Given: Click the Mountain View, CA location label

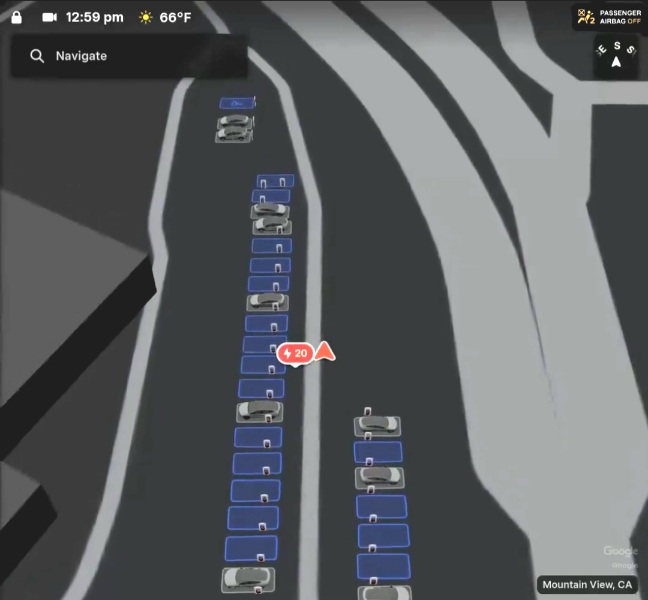Looking at the screenshot, I should click(588, 584).
